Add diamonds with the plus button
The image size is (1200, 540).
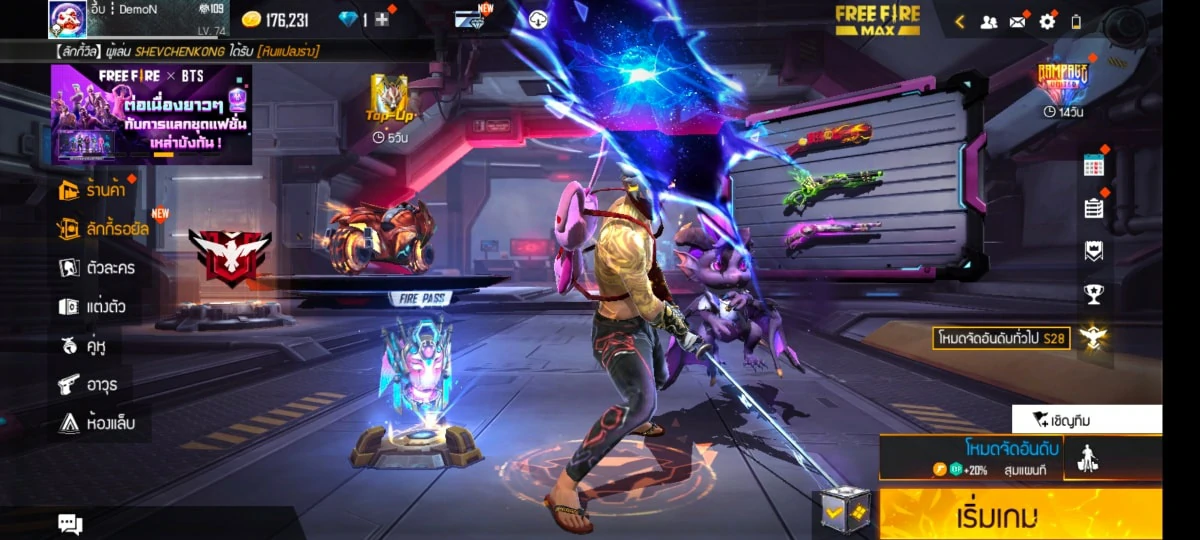point(382,20)
